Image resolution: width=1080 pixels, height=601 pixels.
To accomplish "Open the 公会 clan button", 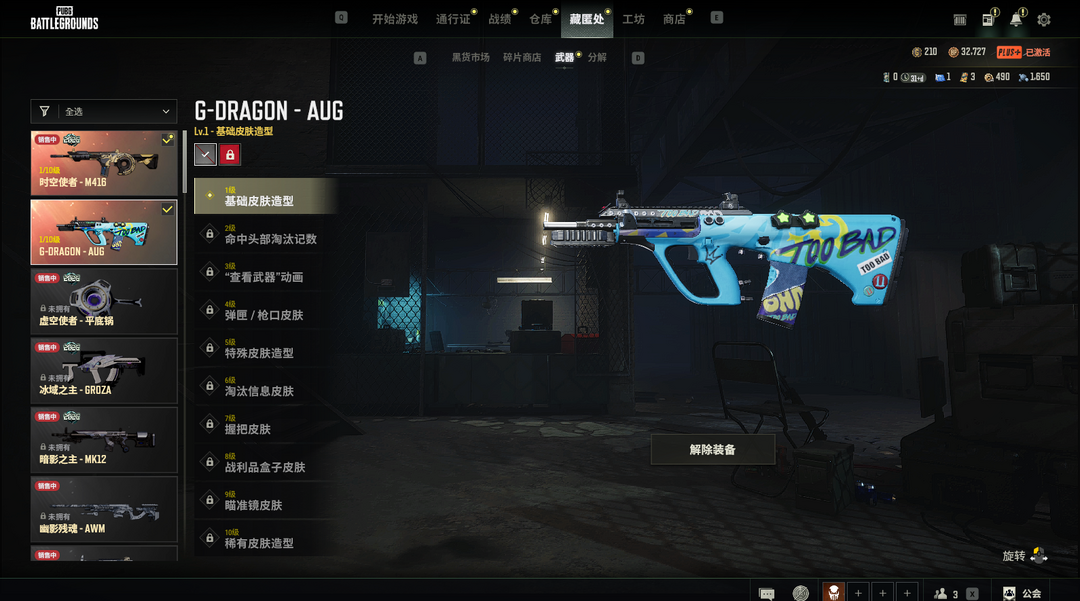I will [x=1022, y=593].
